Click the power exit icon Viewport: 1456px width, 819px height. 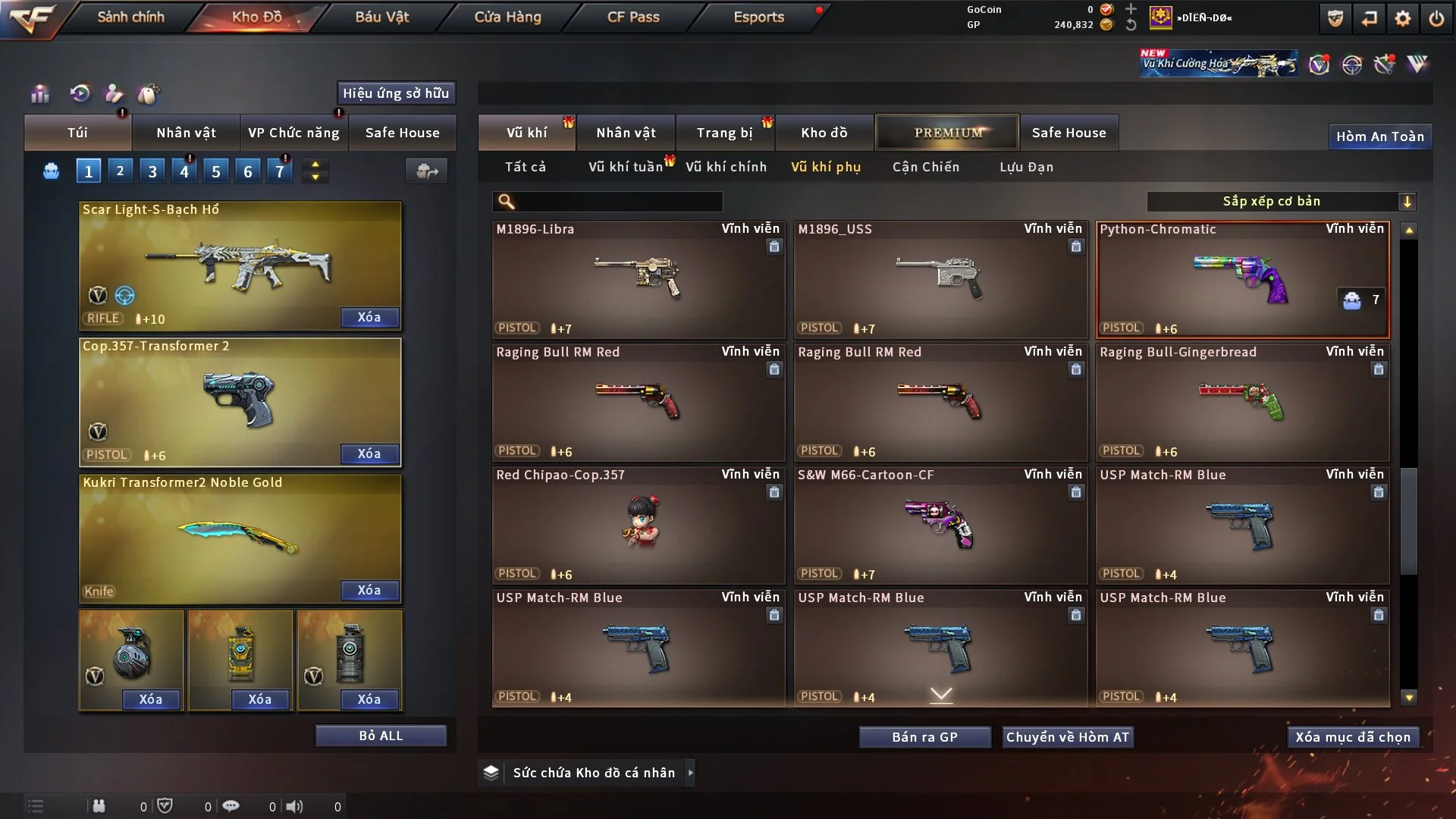(x=1436, y=18)
